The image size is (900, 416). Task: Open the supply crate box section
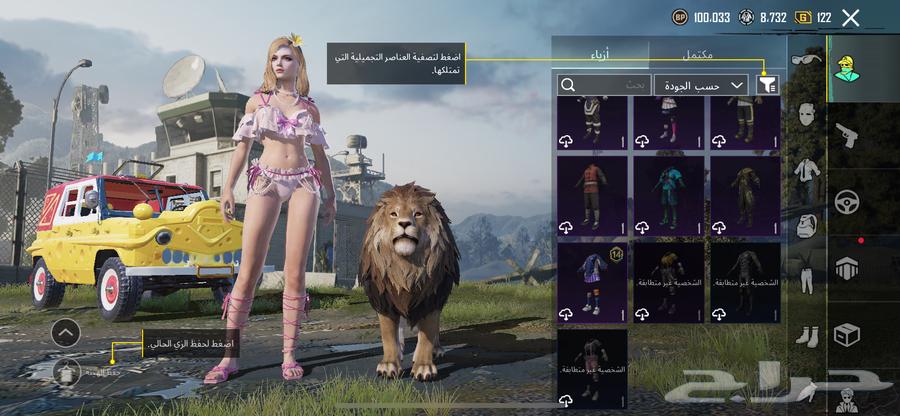click(x=847, y=335)
